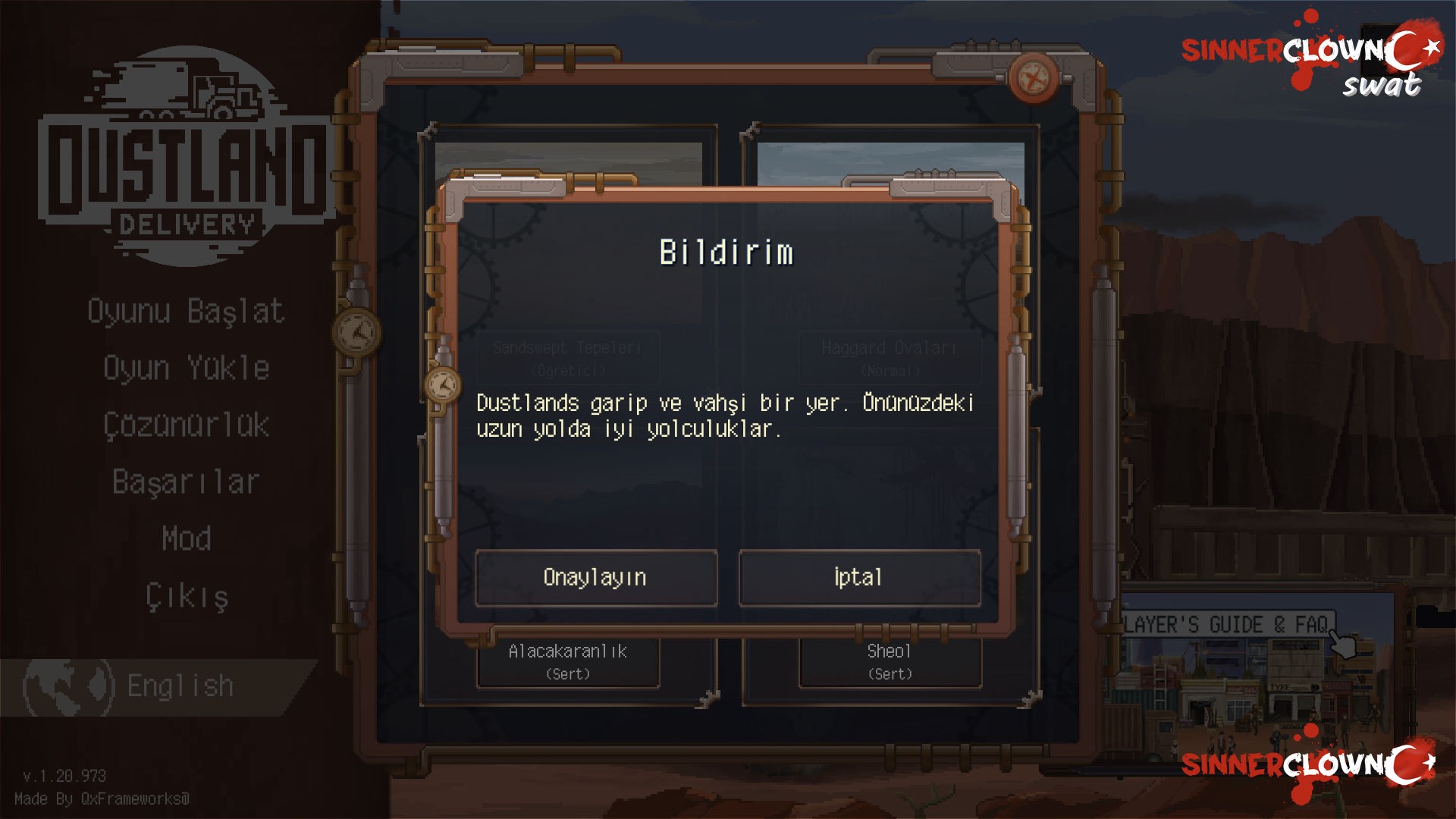Open the Player's Guide & FAQ panel
Viewport: 1456px width, 819px height.
point(1227,625)
